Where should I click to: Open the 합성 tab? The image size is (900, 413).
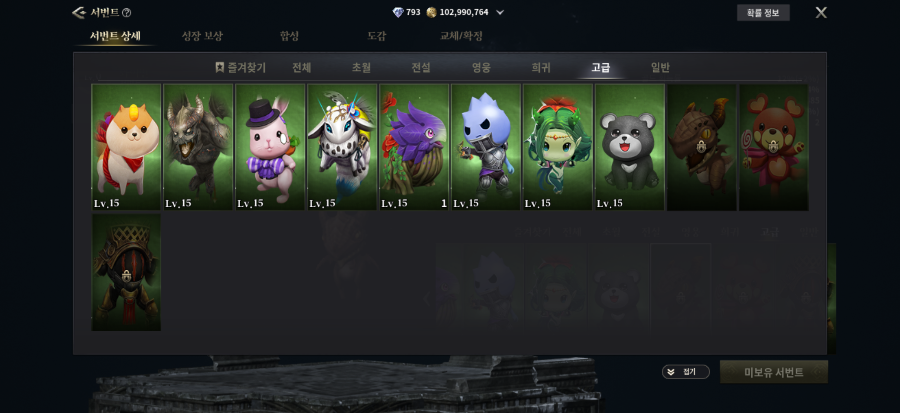(289, 36)
